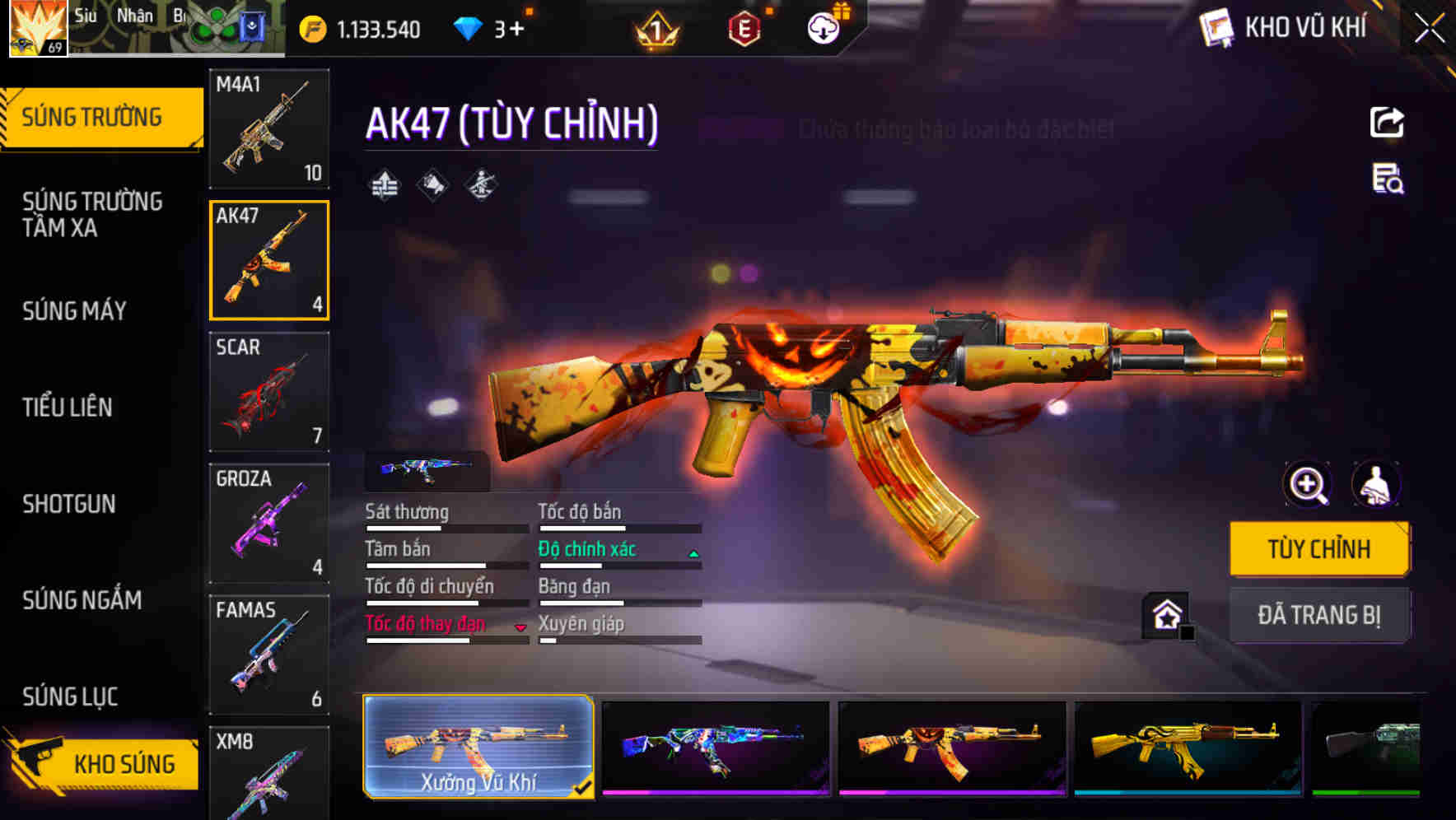The height and width of the screenshot is (820, 1456).
Task: Click the ĐÃ TRANG BỊ button
Action: point(1319,615)
